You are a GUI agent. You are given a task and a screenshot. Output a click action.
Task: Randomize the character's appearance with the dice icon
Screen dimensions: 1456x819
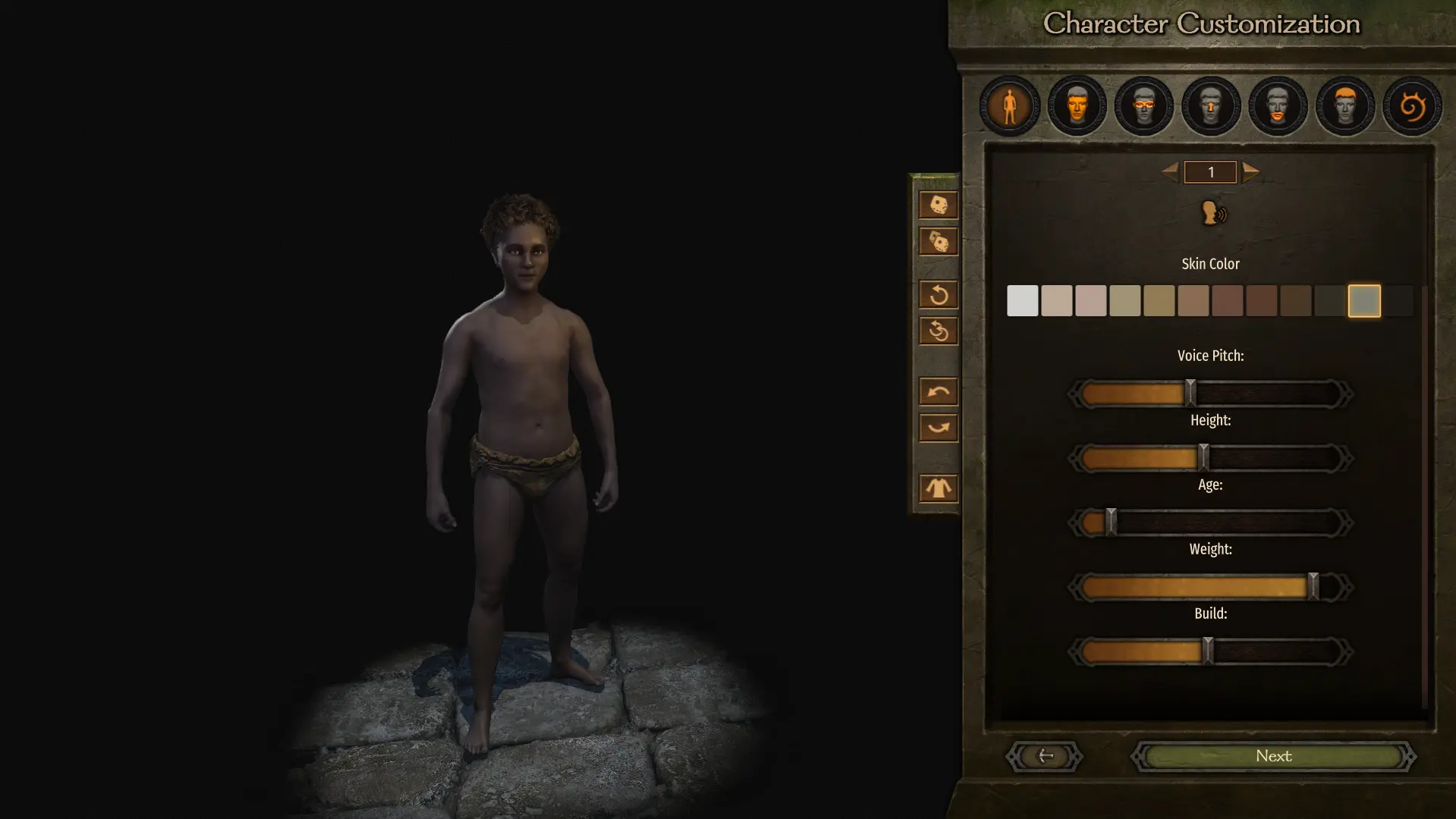click(938, 205)
